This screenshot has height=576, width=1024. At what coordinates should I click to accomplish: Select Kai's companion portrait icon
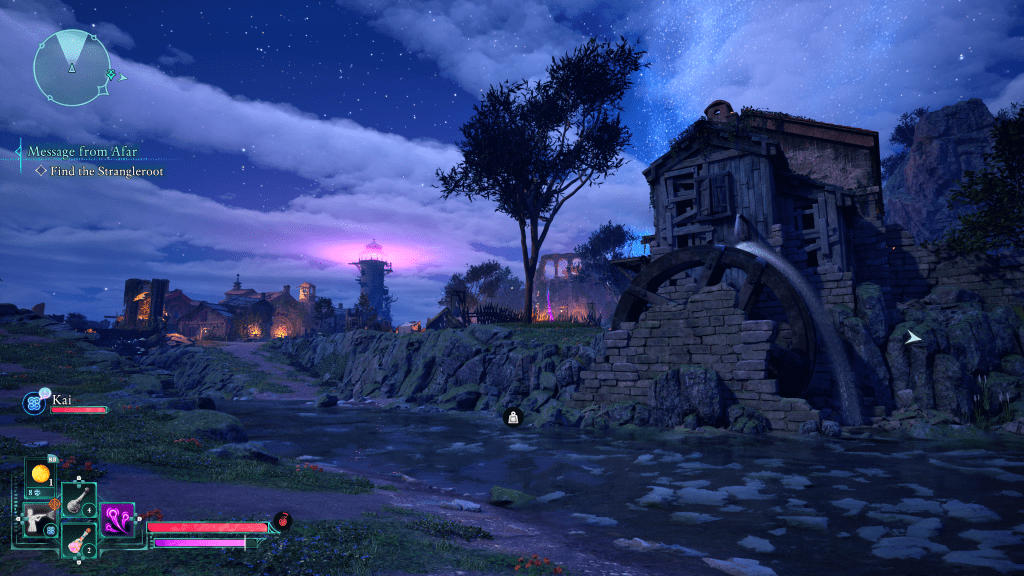(33, 403)
